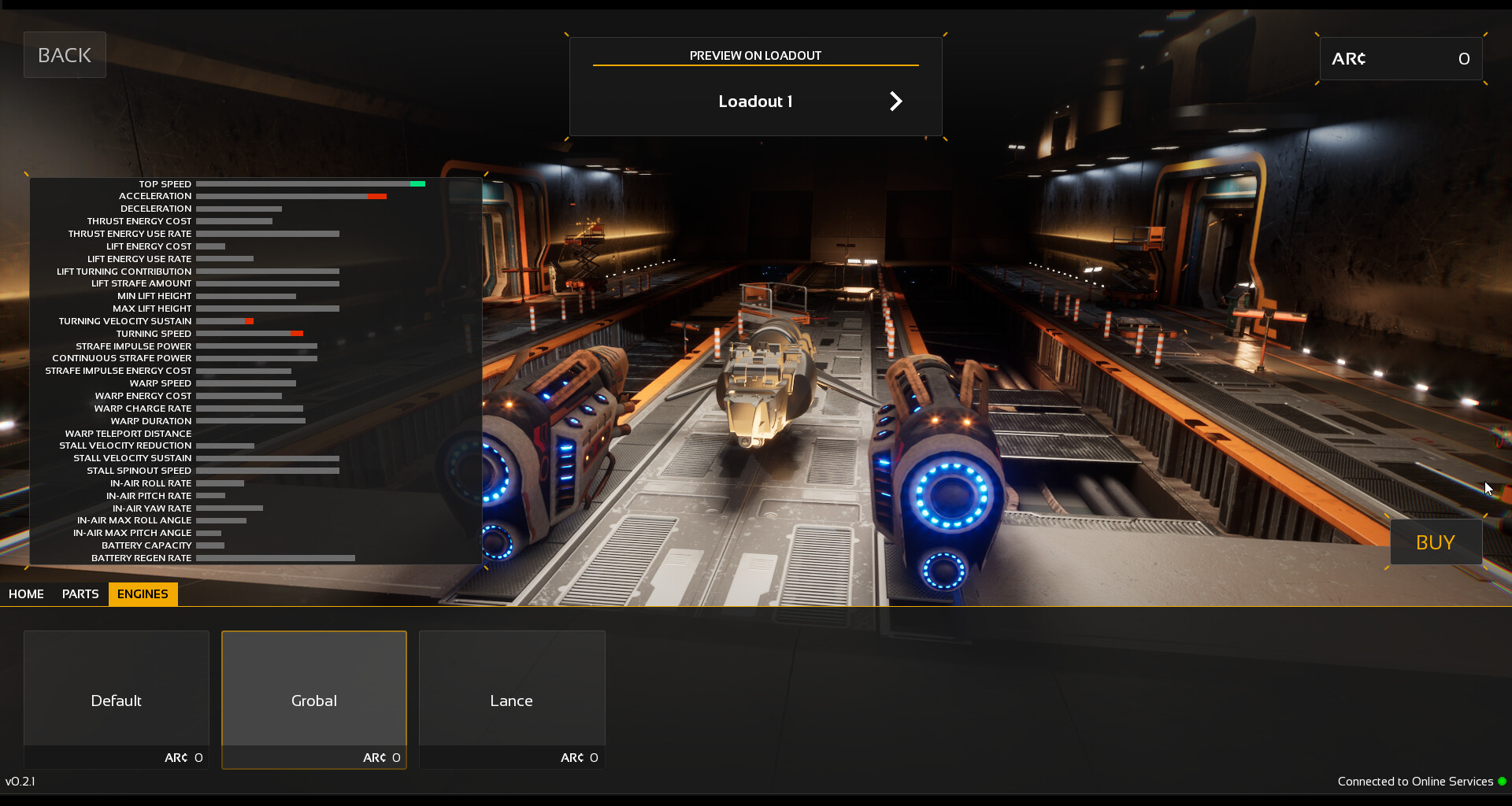
Task: Click the v0.2.1 version label
Action: pos(21,782)
